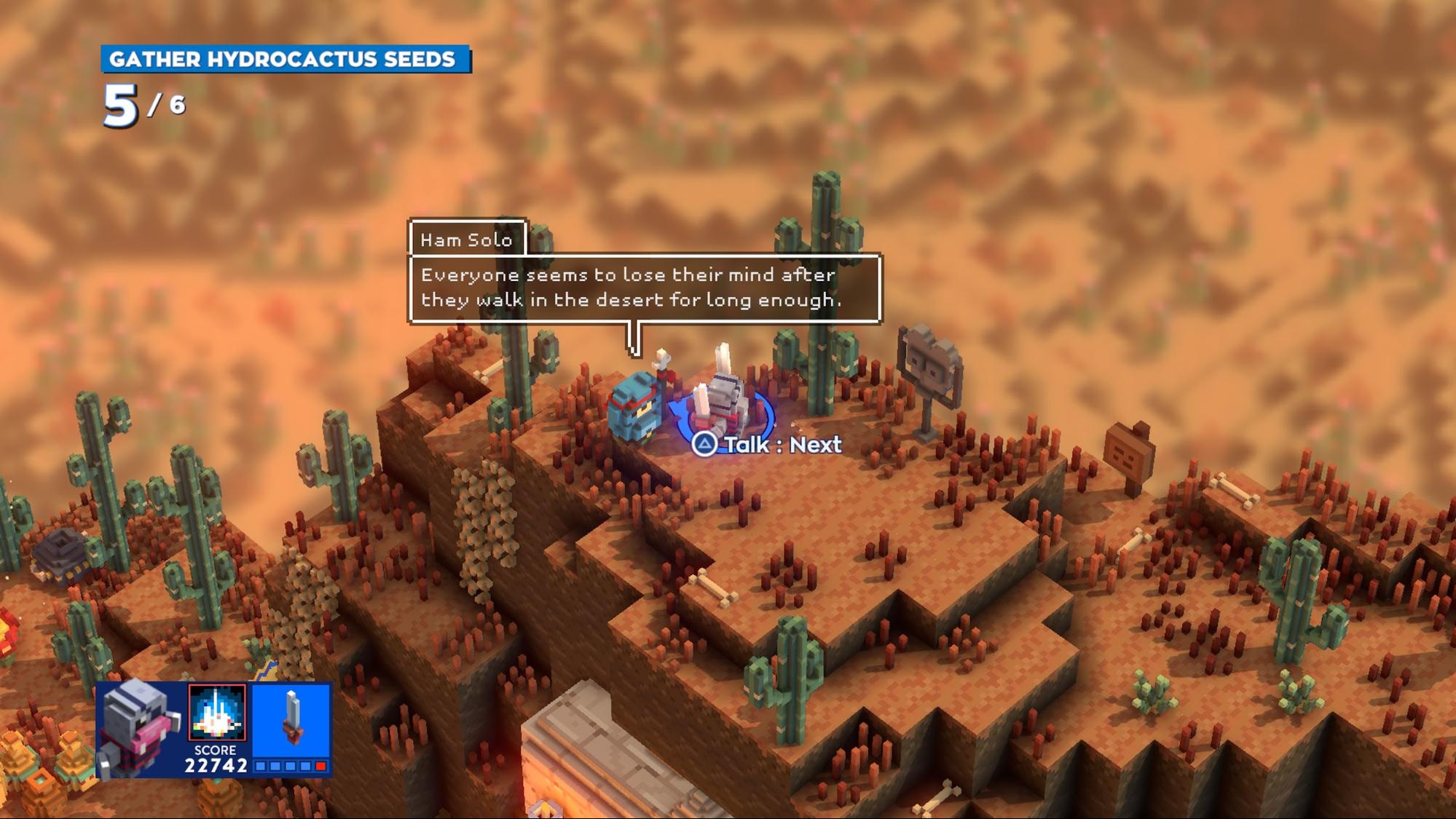Expand the Ham Solo name plate
The width and height of the screenshot is (1456, 819).
pos(466,241)
